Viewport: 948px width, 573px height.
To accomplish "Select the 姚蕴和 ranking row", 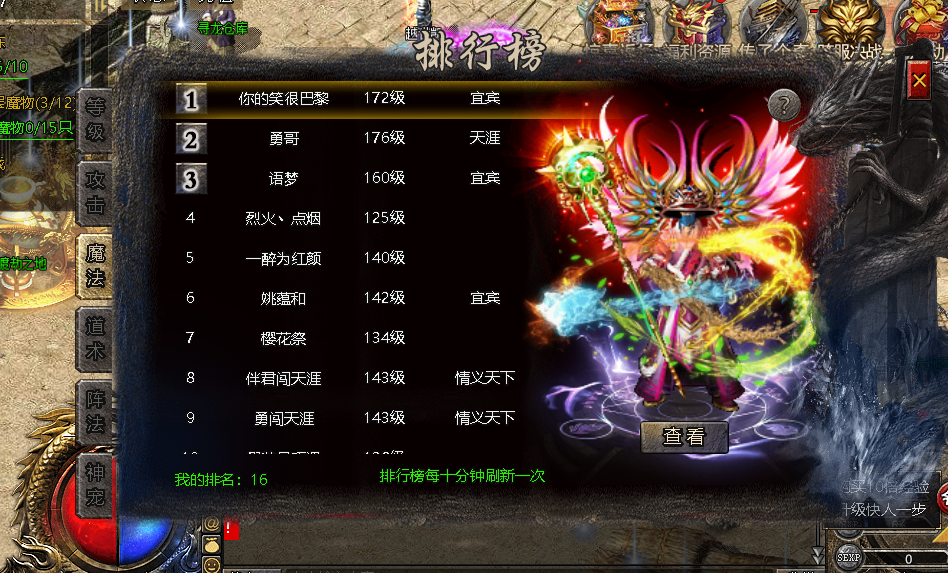I will pos(284,298).
